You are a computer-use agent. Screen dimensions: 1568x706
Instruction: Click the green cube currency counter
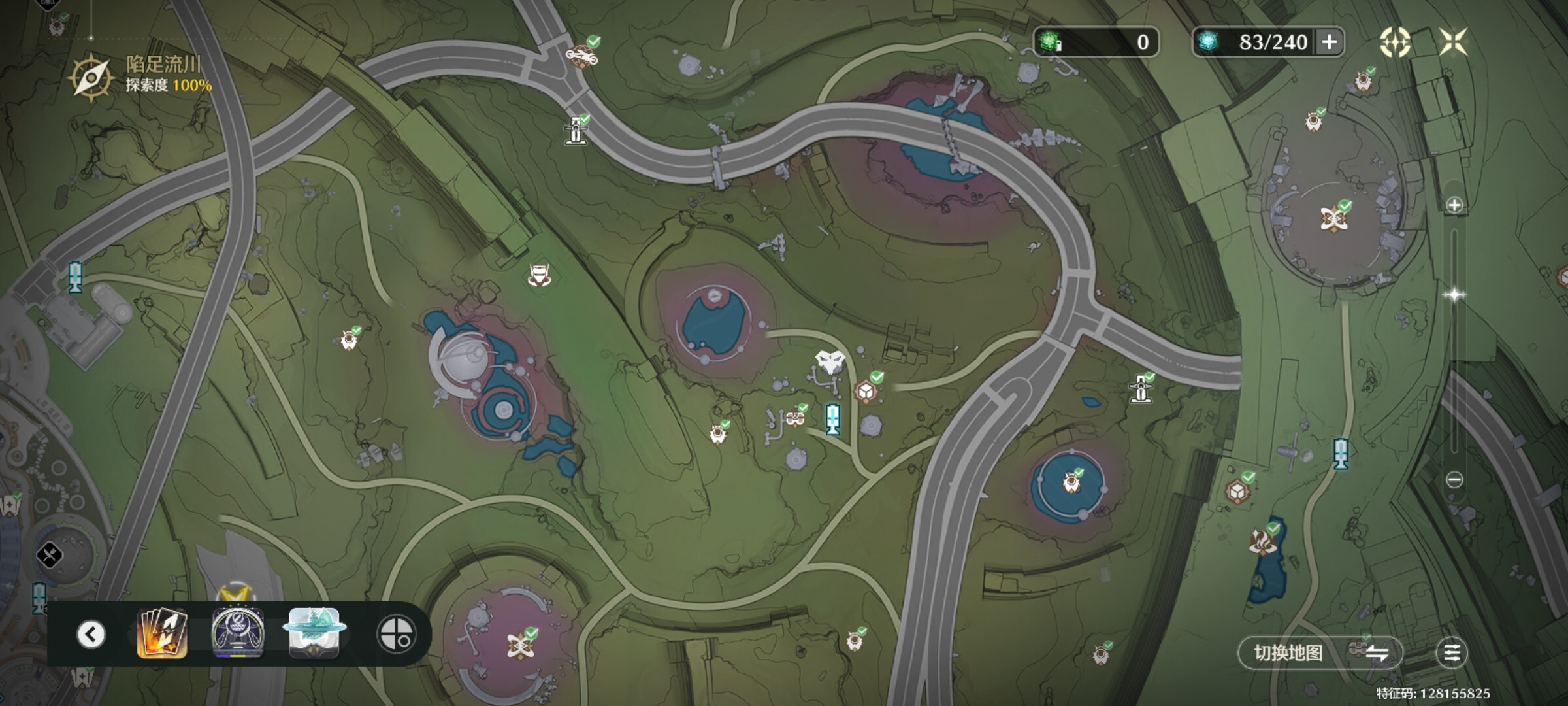click(x=1096, y=42)
